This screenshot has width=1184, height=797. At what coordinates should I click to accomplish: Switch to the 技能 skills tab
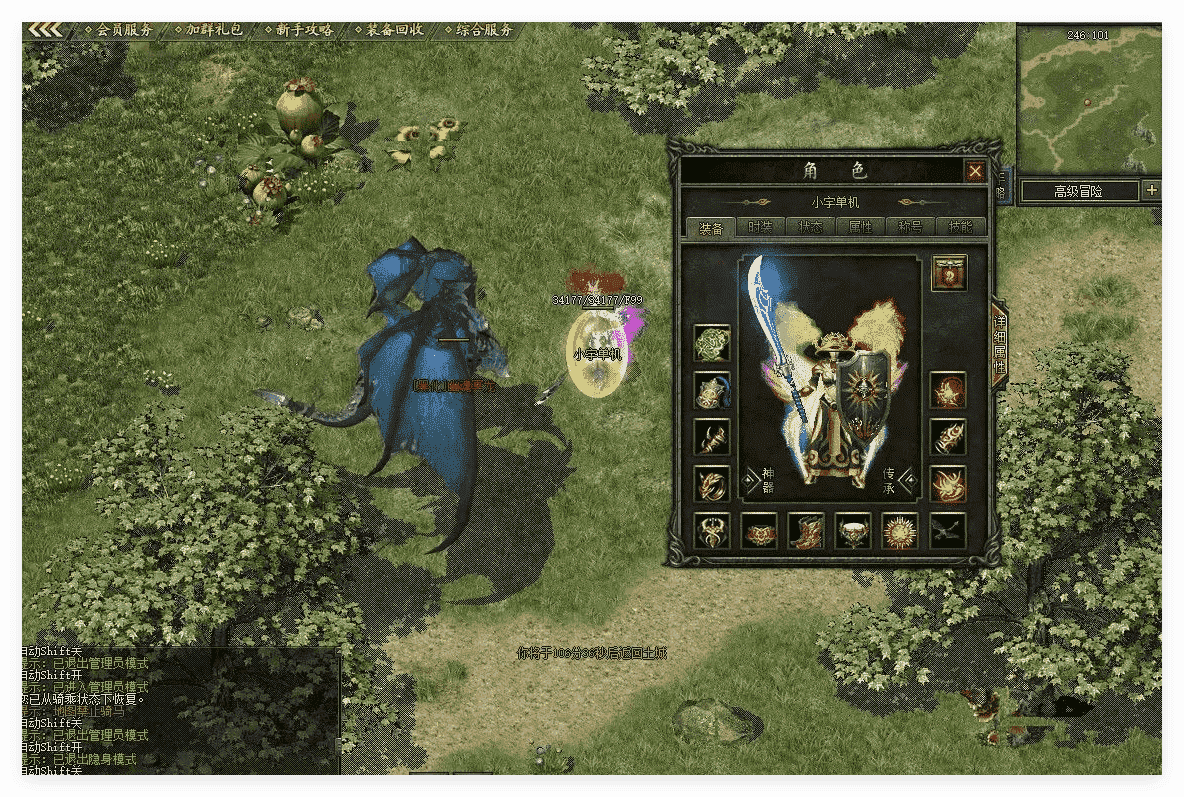point(959,227)
